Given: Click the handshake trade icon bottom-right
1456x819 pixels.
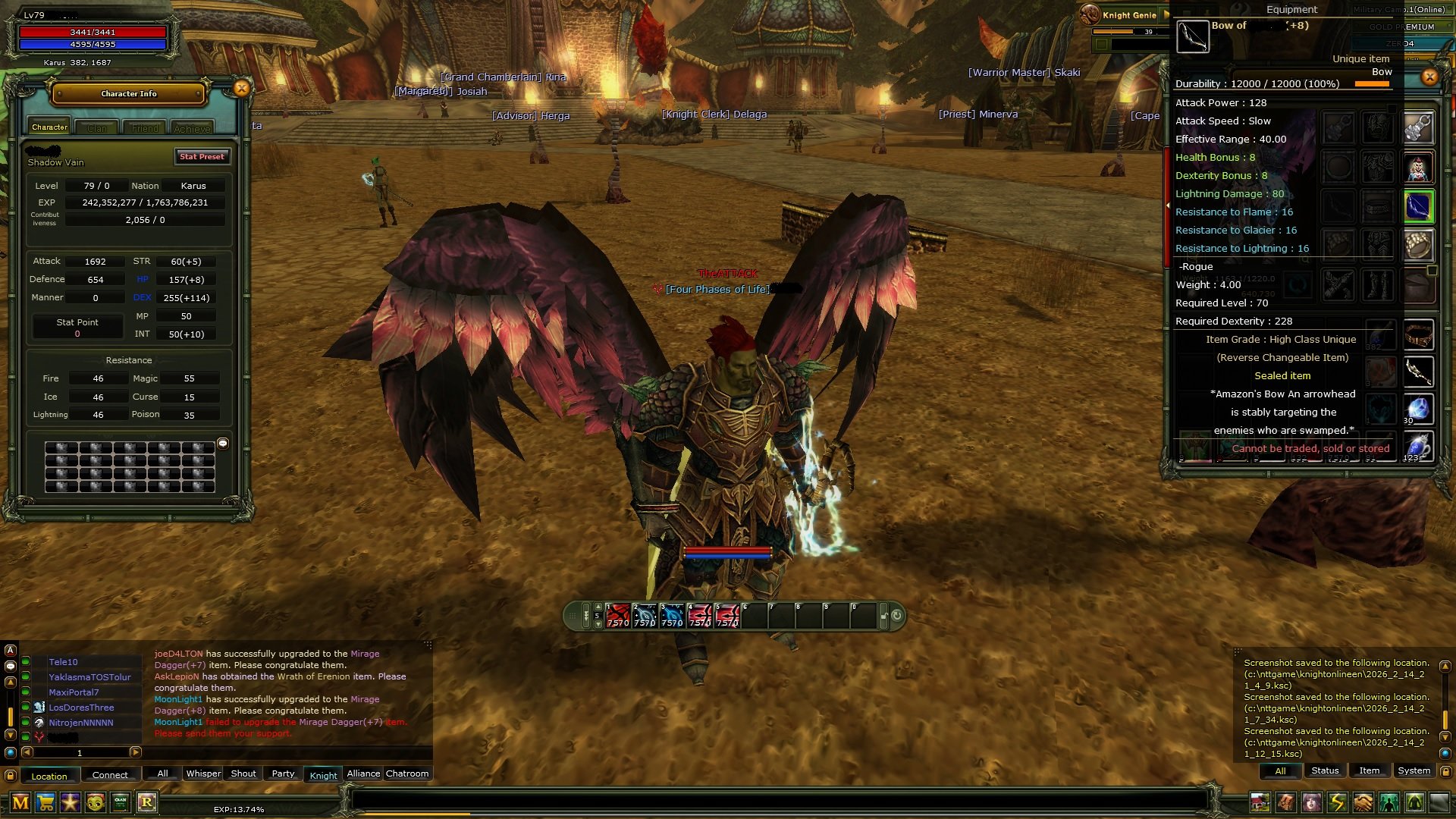Looking at the screenshot, I should [1363, 802].
